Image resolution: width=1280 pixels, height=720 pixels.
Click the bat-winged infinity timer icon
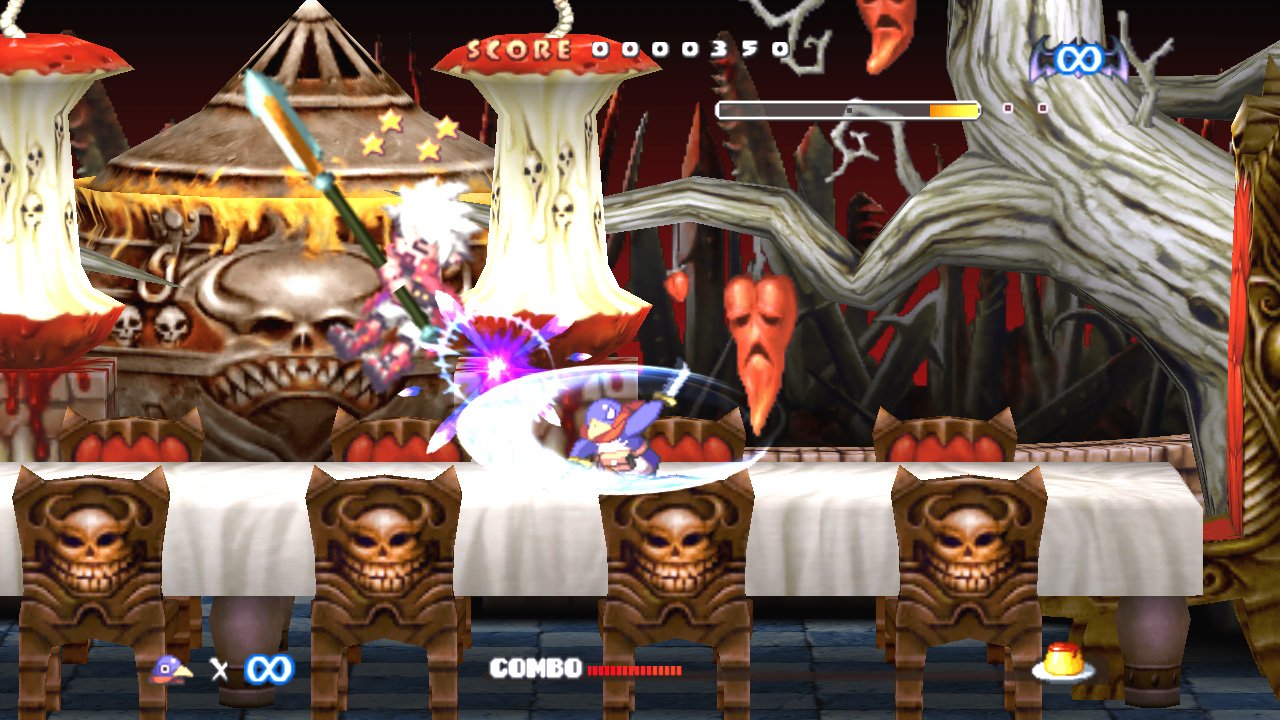coord(1078,60)
